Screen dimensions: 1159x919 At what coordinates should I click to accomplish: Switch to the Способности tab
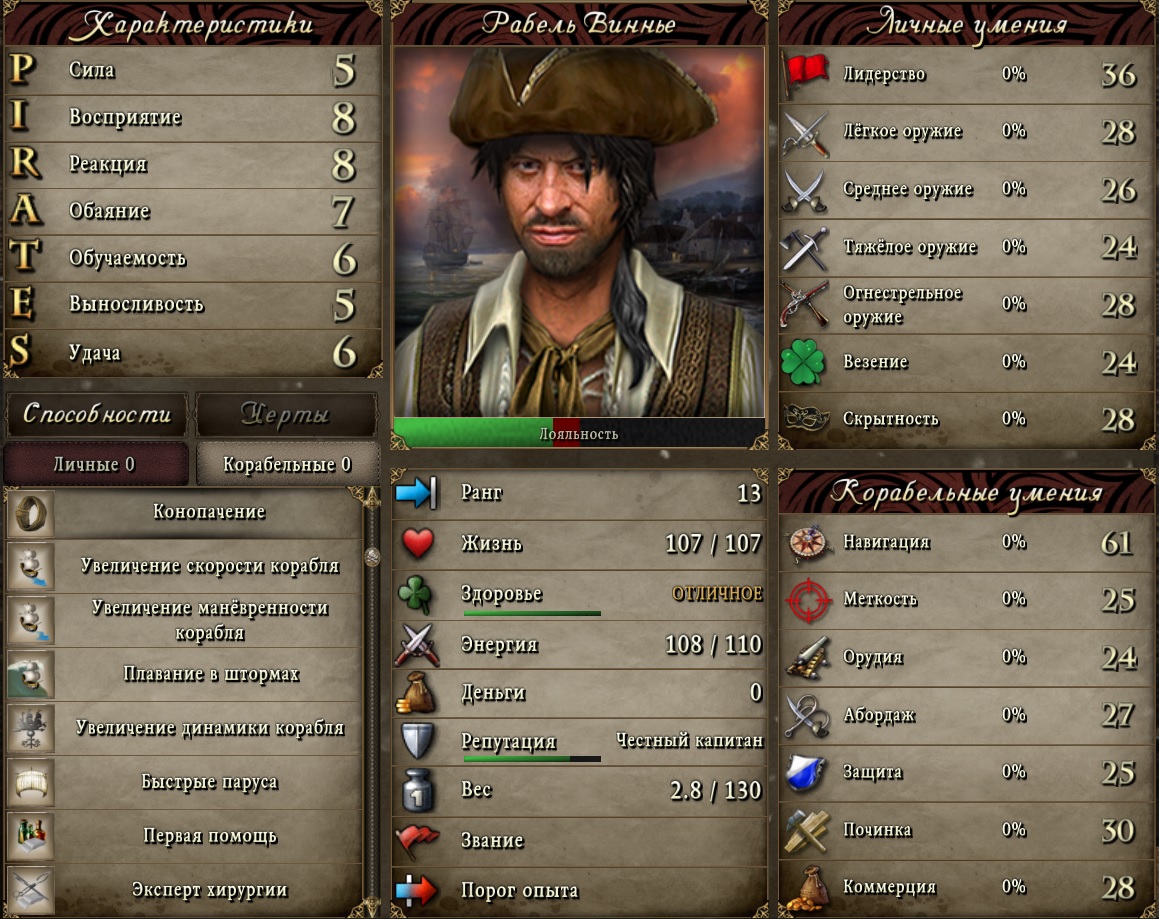click(x=97, y=414)
